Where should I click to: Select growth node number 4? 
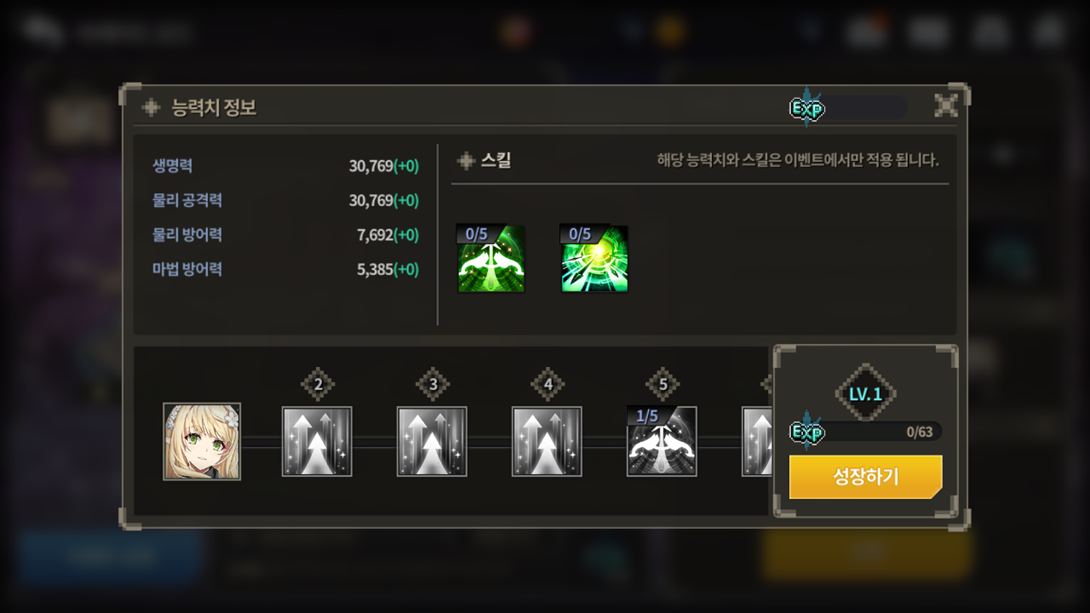pos(547,442)
